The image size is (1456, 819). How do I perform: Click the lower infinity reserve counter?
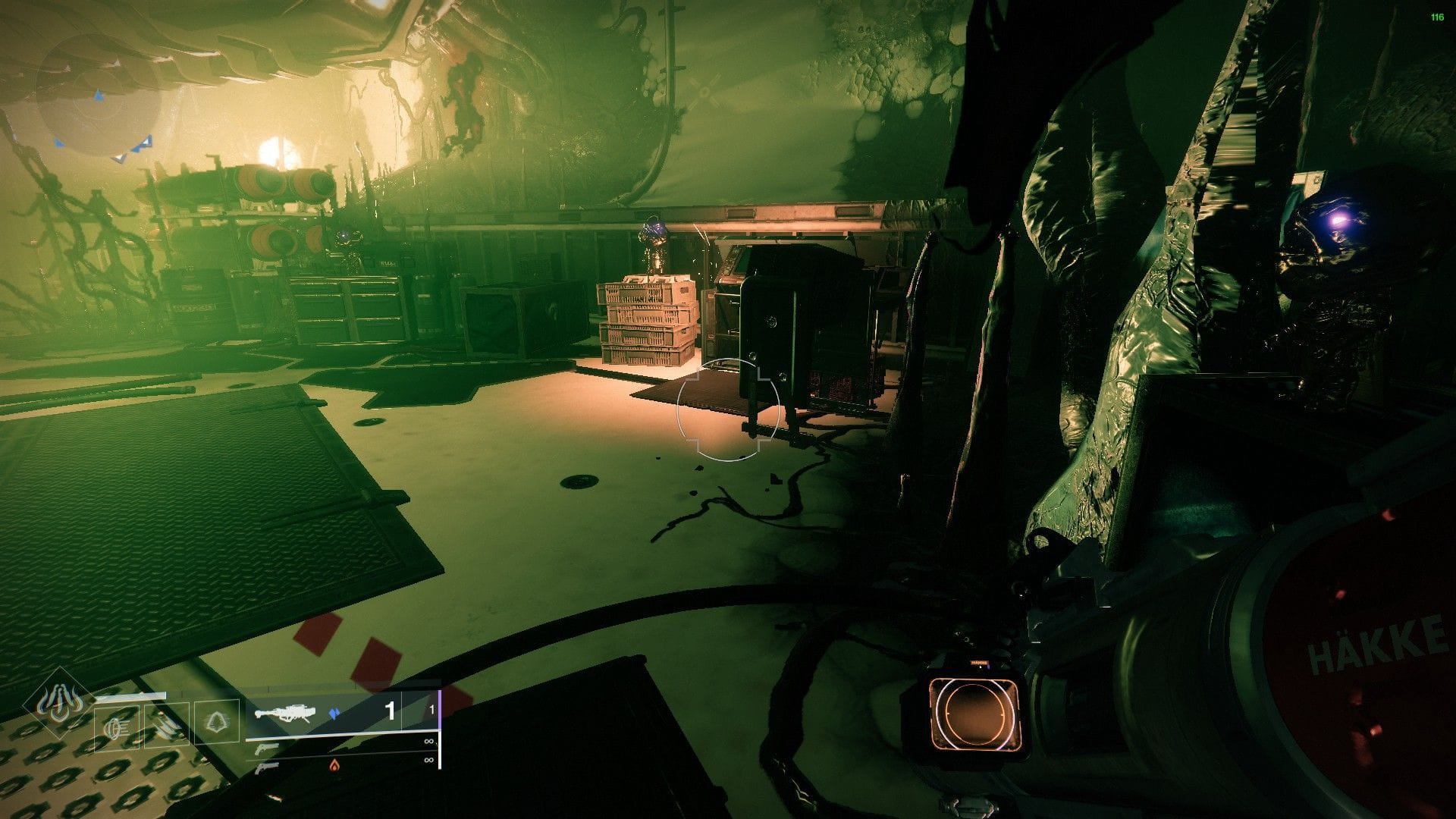[x=428, y=761]
